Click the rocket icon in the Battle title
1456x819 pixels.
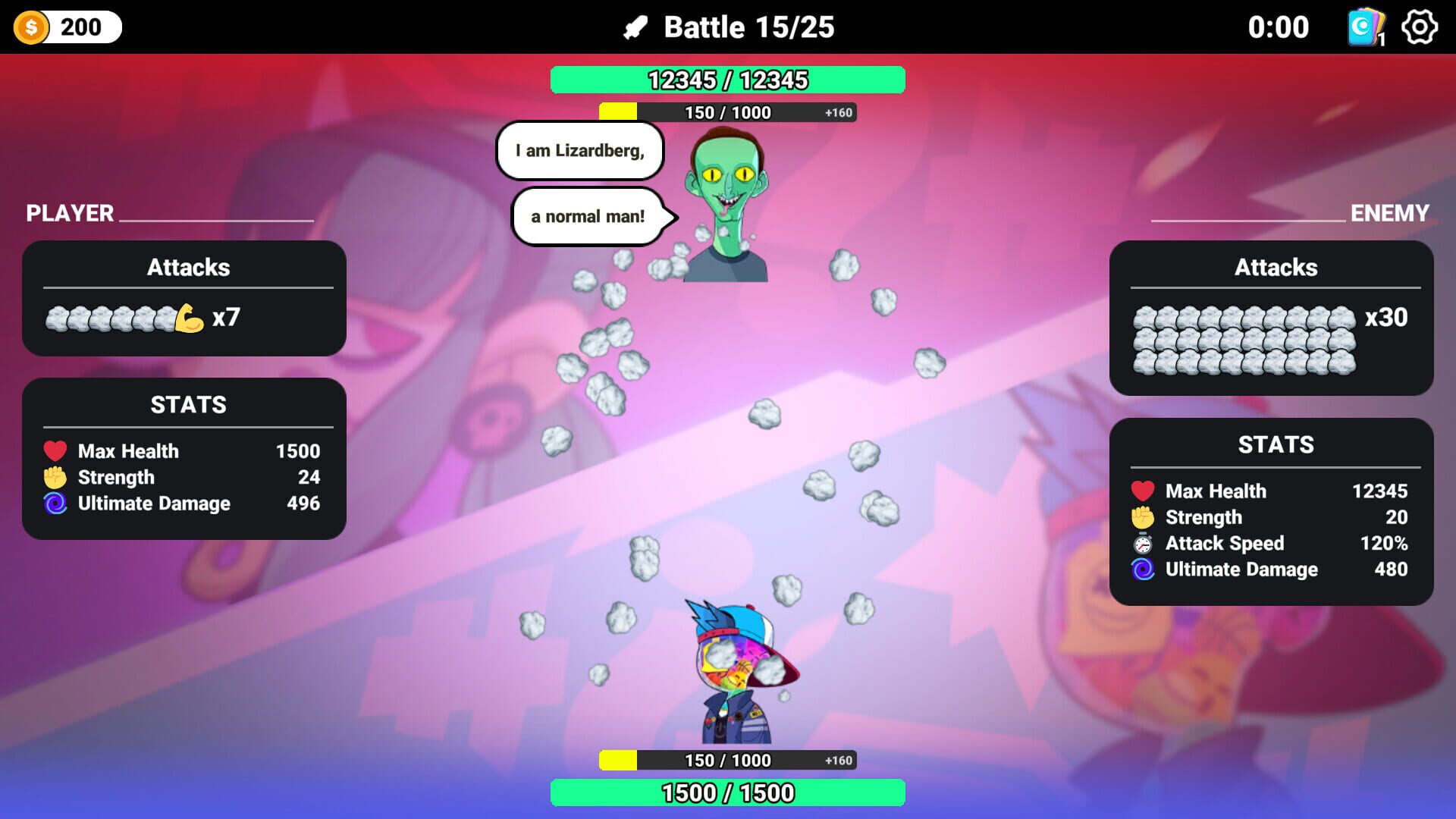635,27
